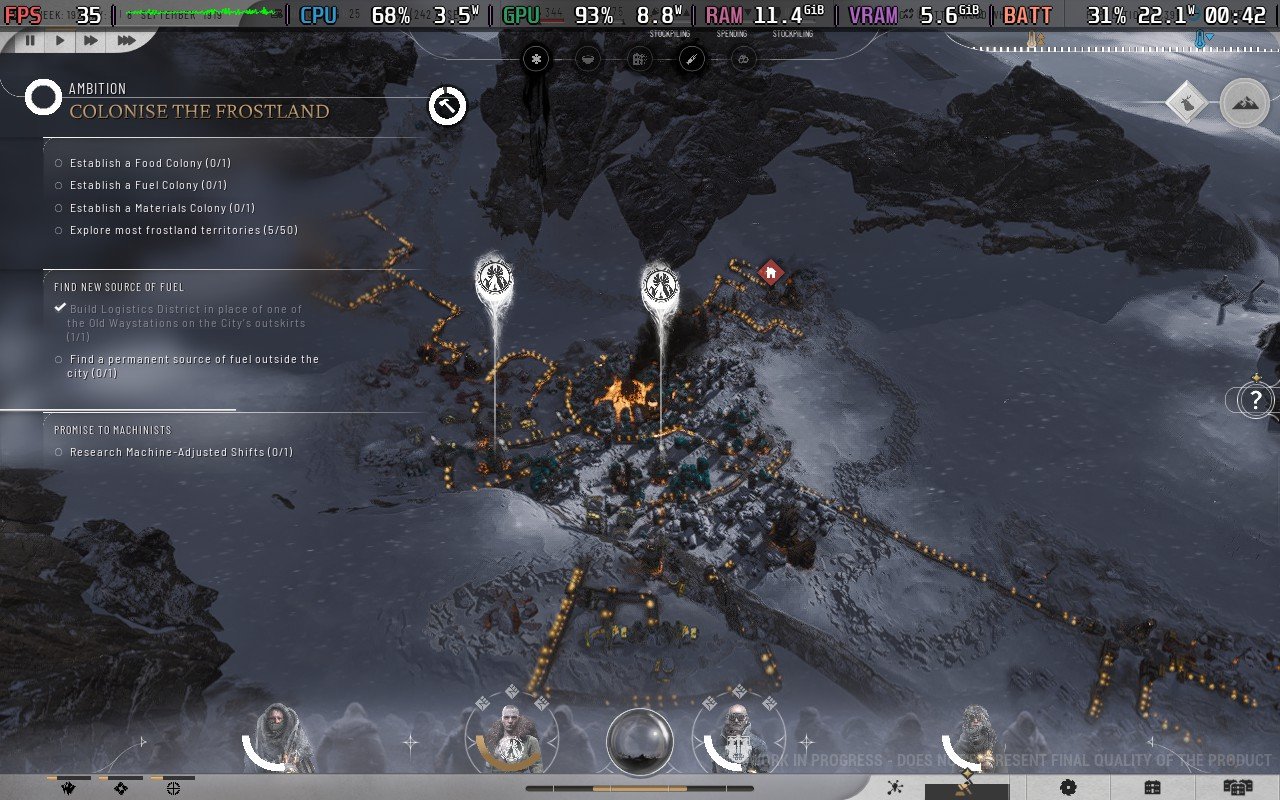
Task: Open the frostland mountain view button
Action: coord(1244,103)
